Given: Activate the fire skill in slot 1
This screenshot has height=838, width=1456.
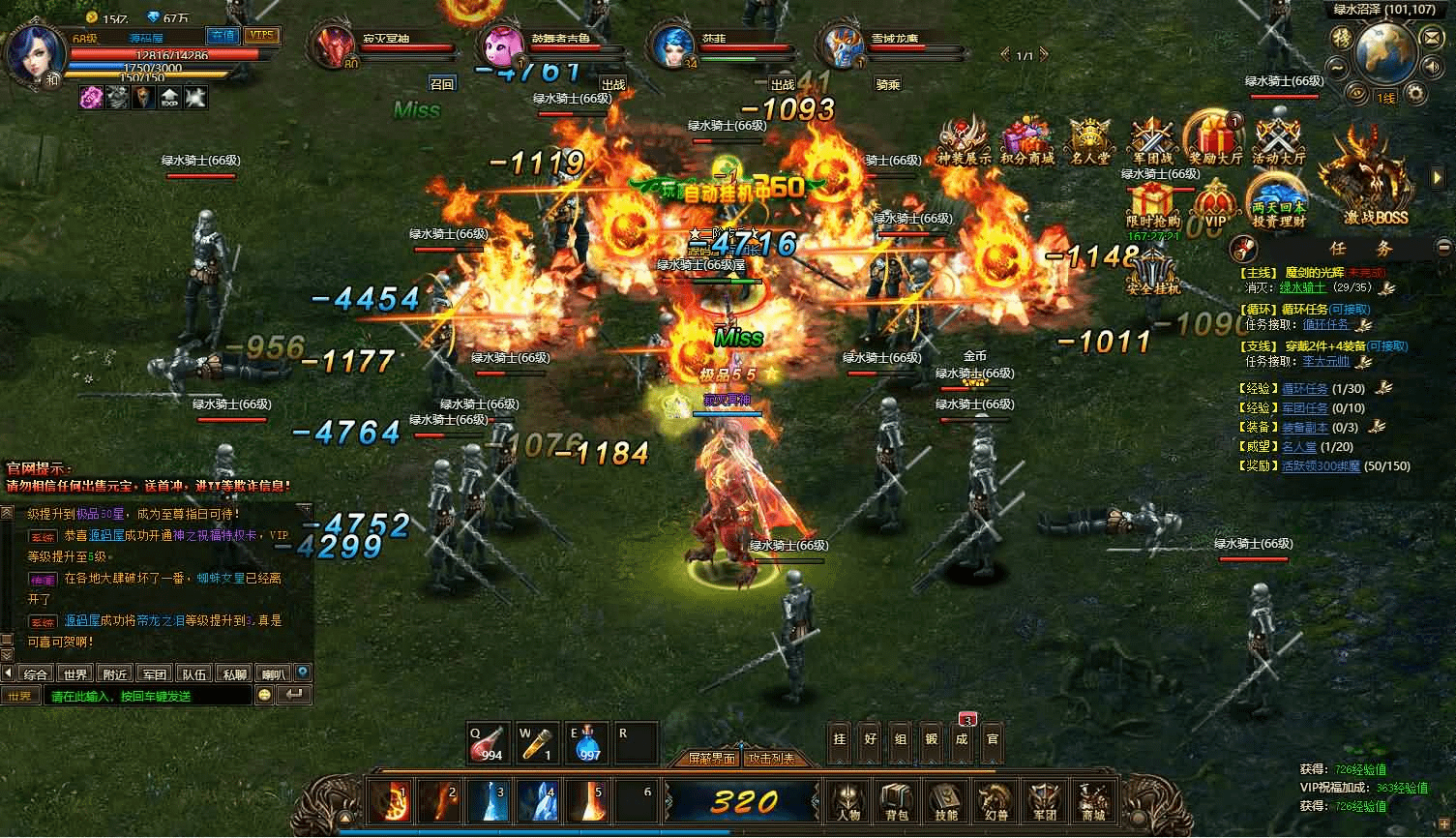Looking at the screenshot, I should [391, 802].
